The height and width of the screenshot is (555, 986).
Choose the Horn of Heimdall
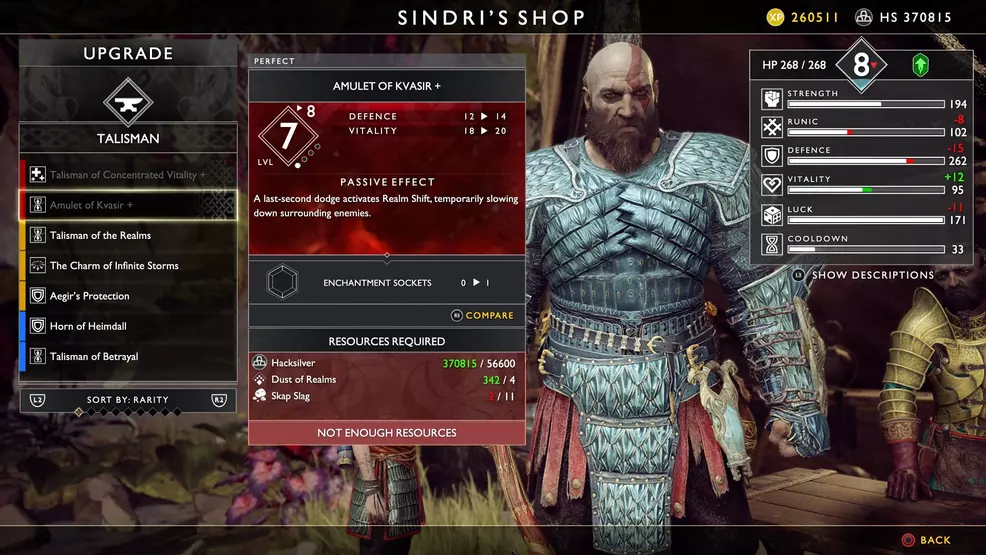tap(128, 326)
